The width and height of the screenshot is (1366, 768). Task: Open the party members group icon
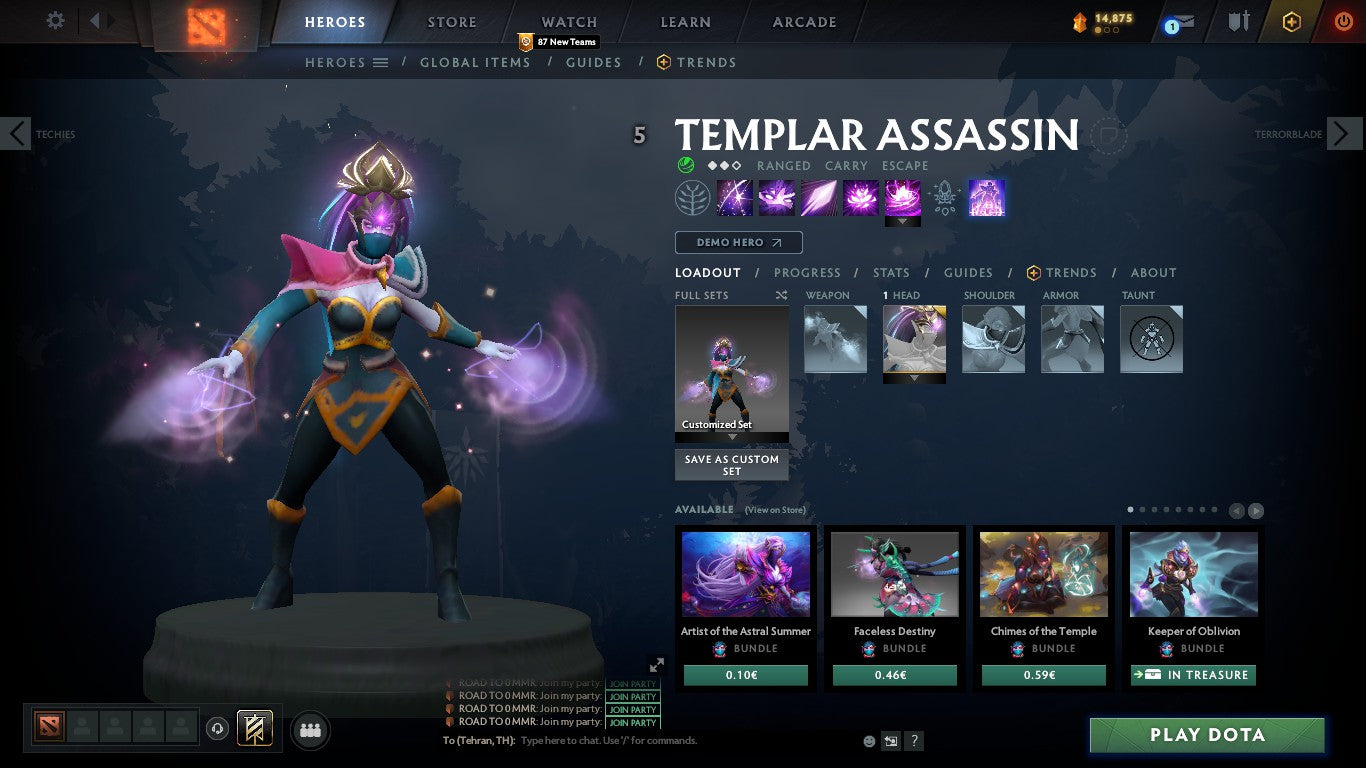pos(310,730)
